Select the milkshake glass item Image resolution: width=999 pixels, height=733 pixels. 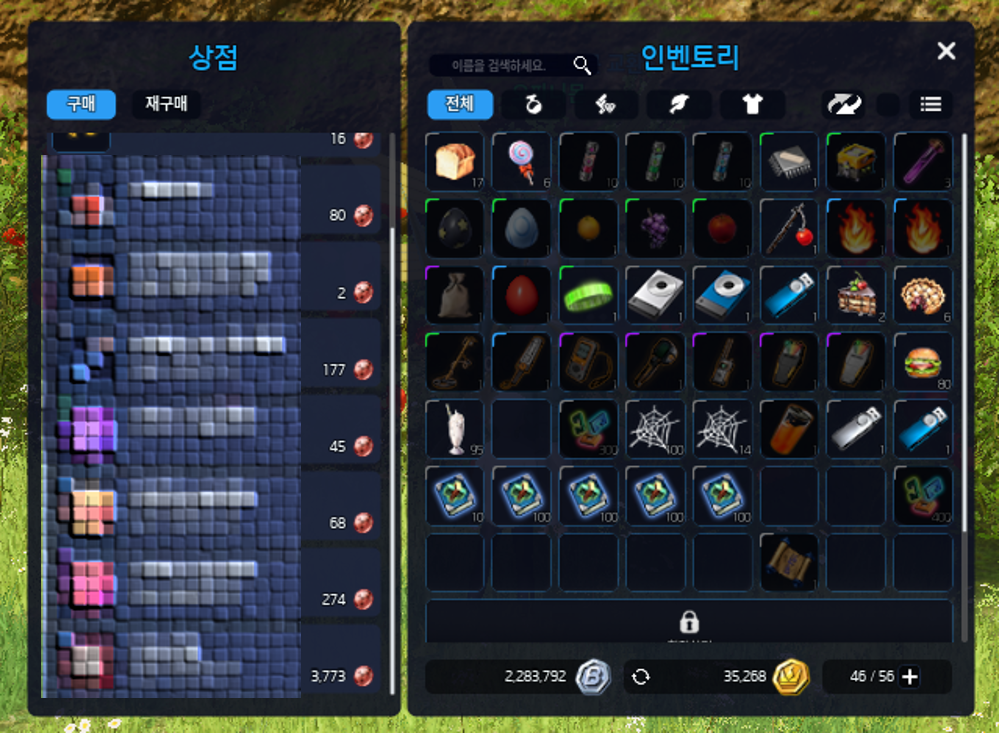454,428
